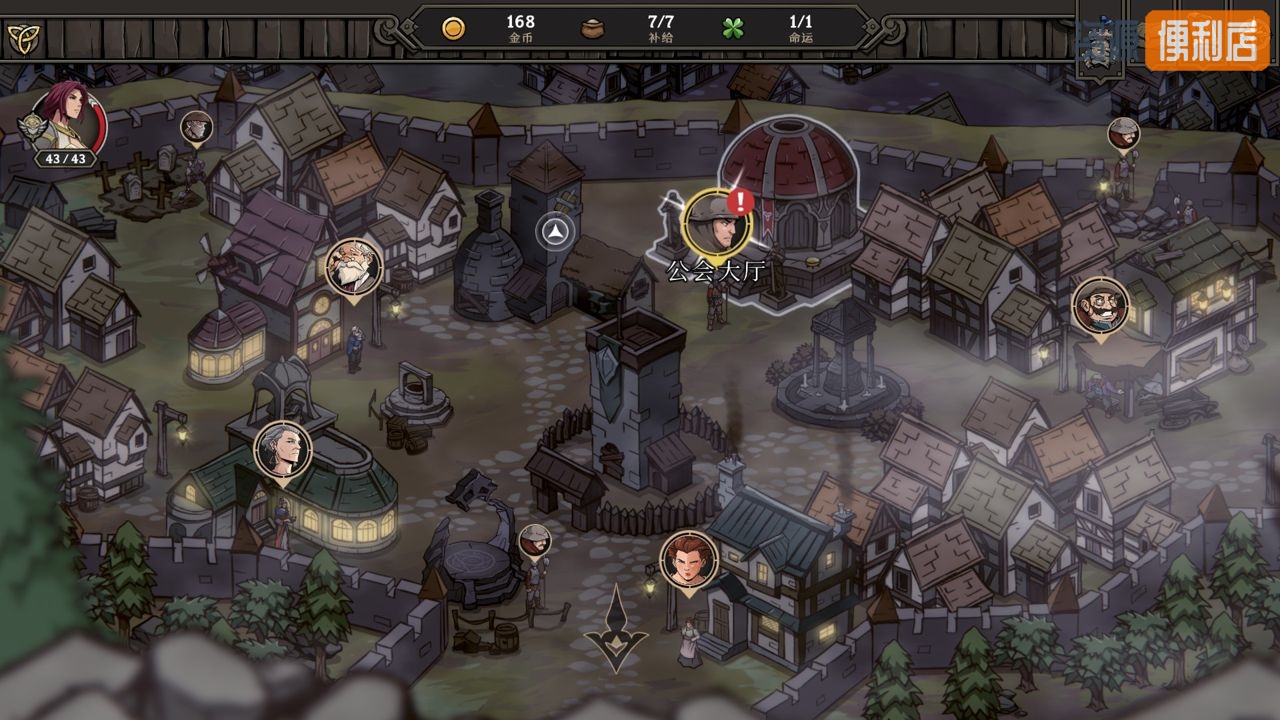Screen dimensions: 1280x720
Task: Click the white arrow marker on the stone tower
Action: point(556,233)
